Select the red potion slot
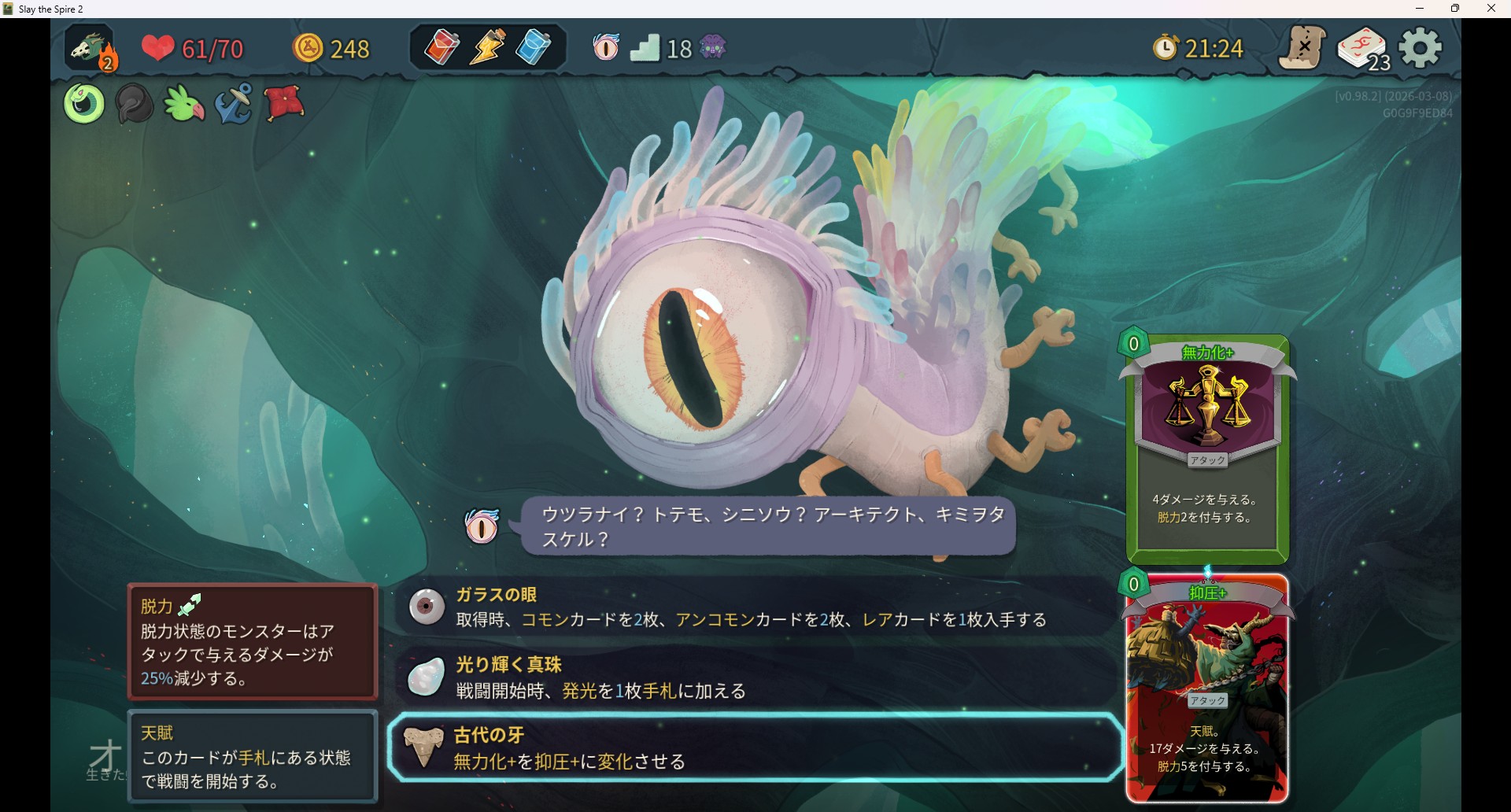The width and height of the screenshot is (1511, 812). pos(442,47)
